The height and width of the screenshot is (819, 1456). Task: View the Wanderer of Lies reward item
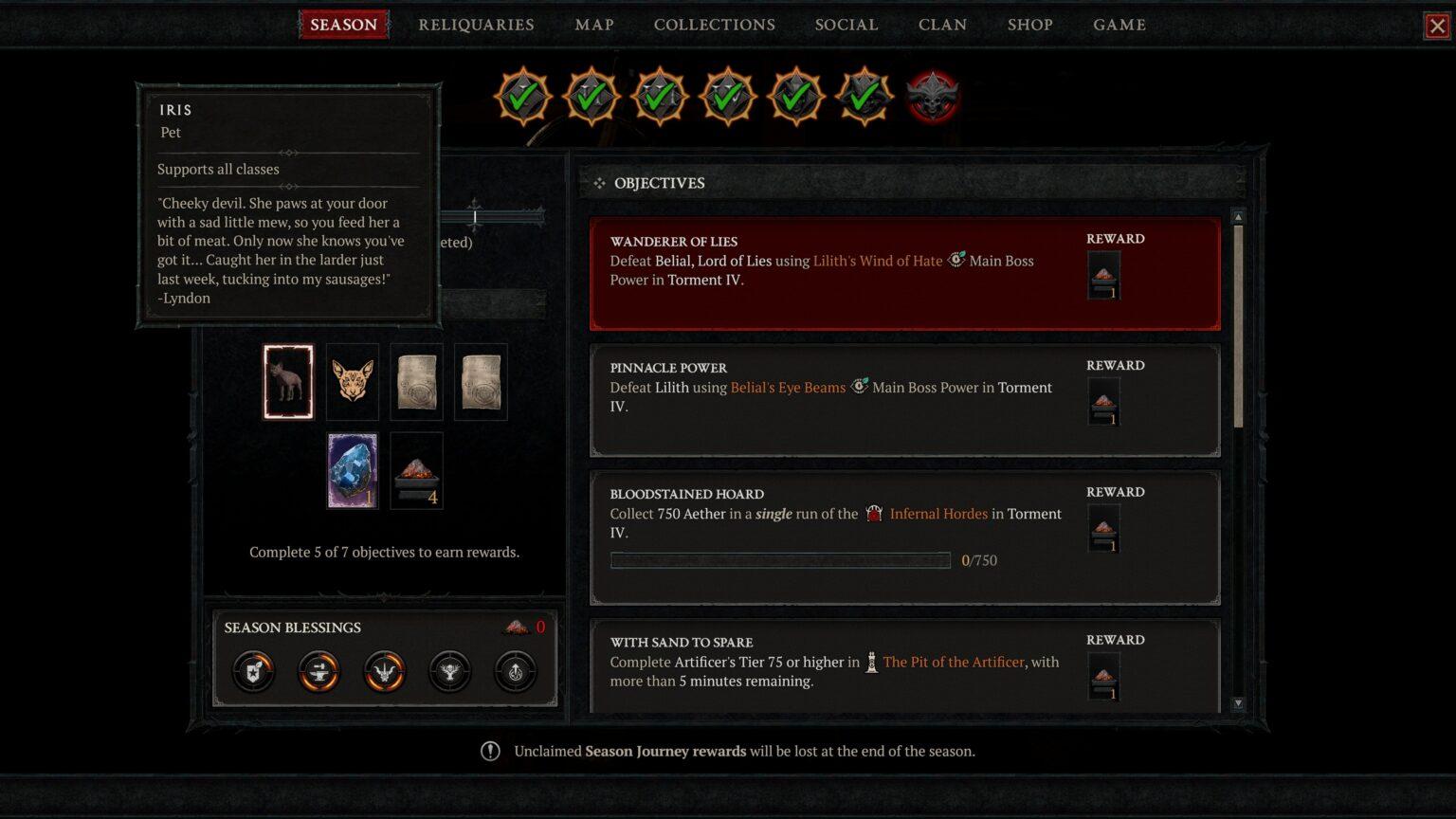pyautogui.click(x=1104, y=275)
